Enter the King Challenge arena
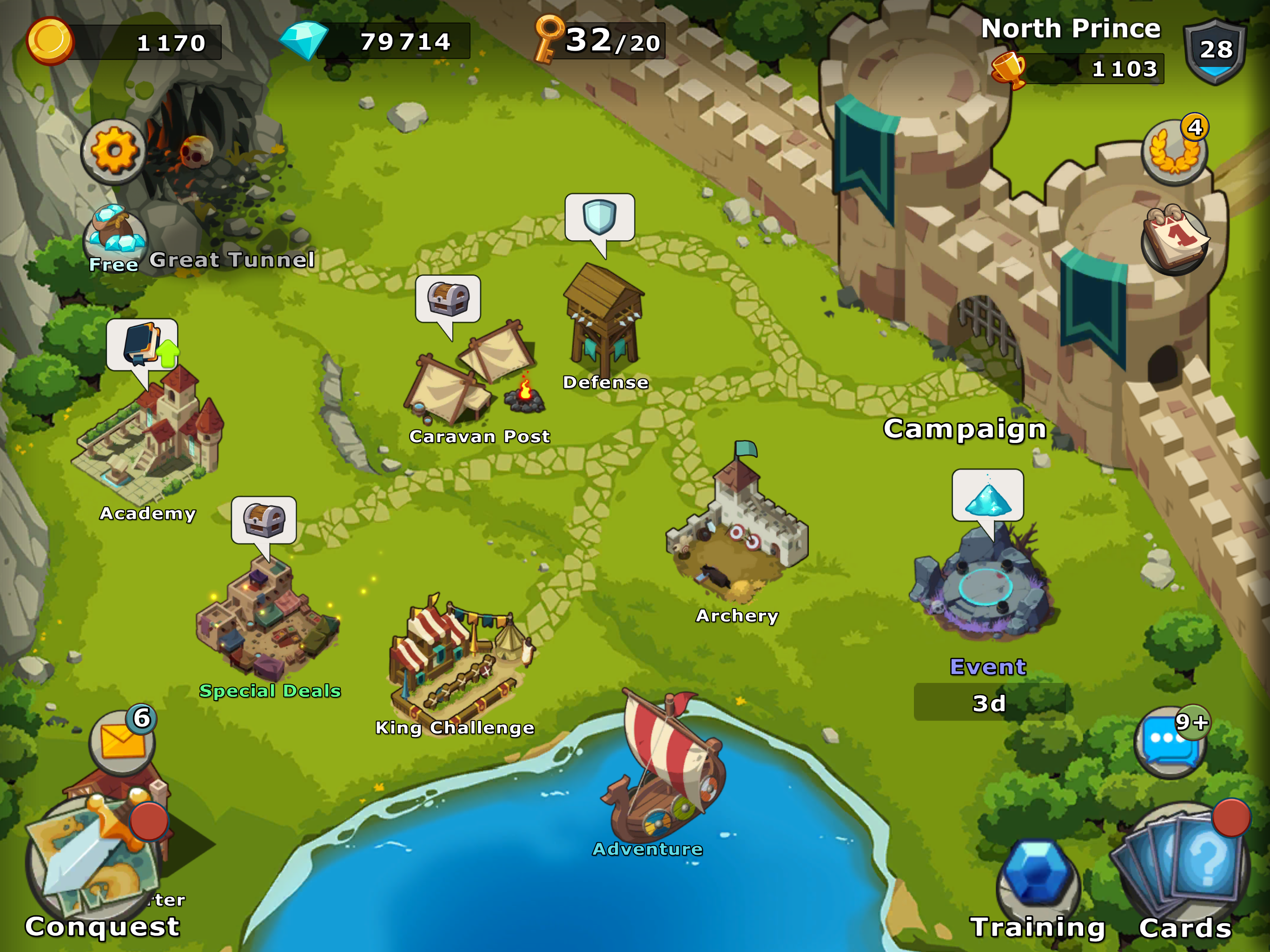This screenshot has height=952, width=1270. pos(456,661)
